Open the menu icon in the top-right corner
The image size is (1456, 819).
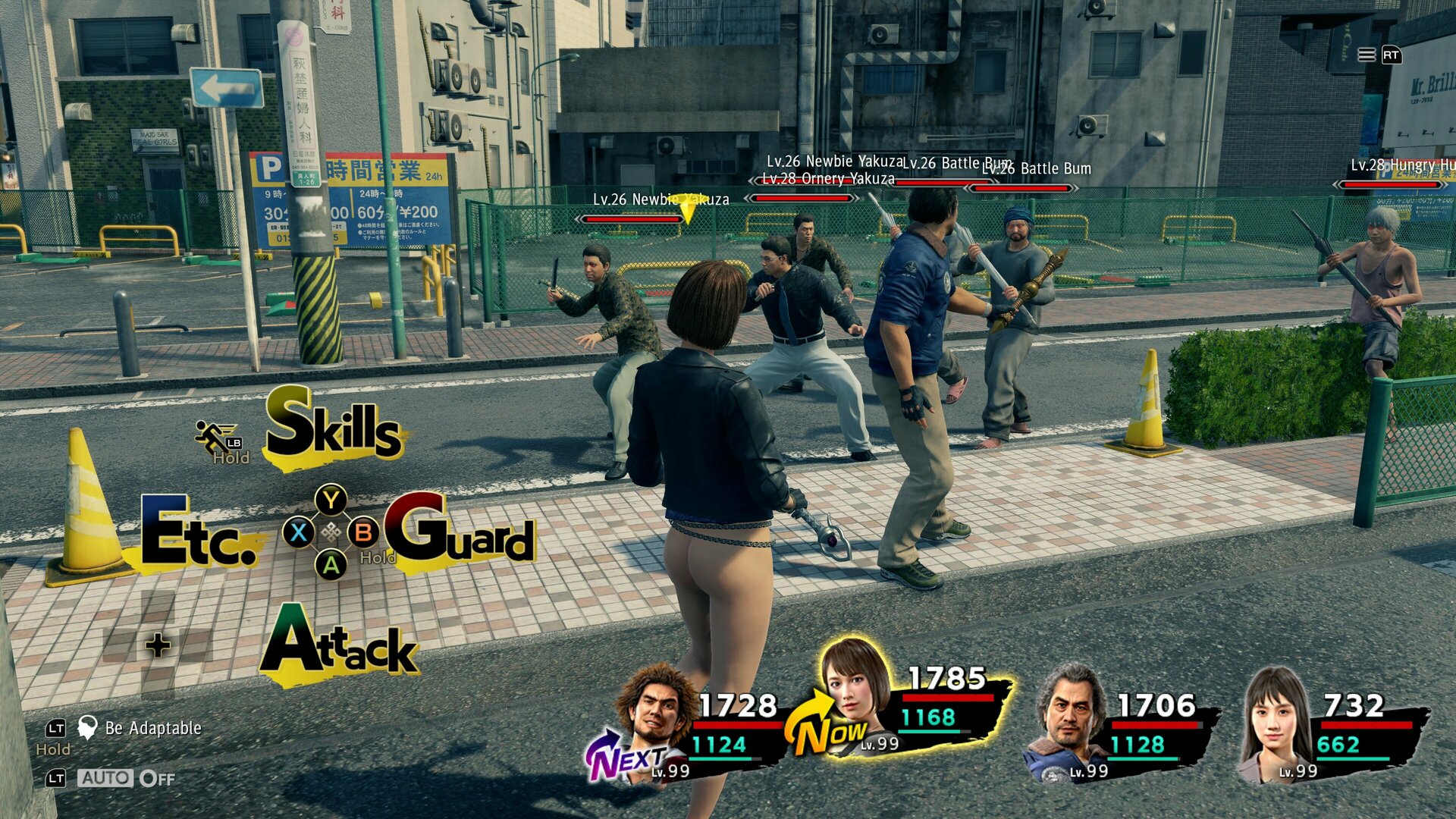(x=1366, y=55)
